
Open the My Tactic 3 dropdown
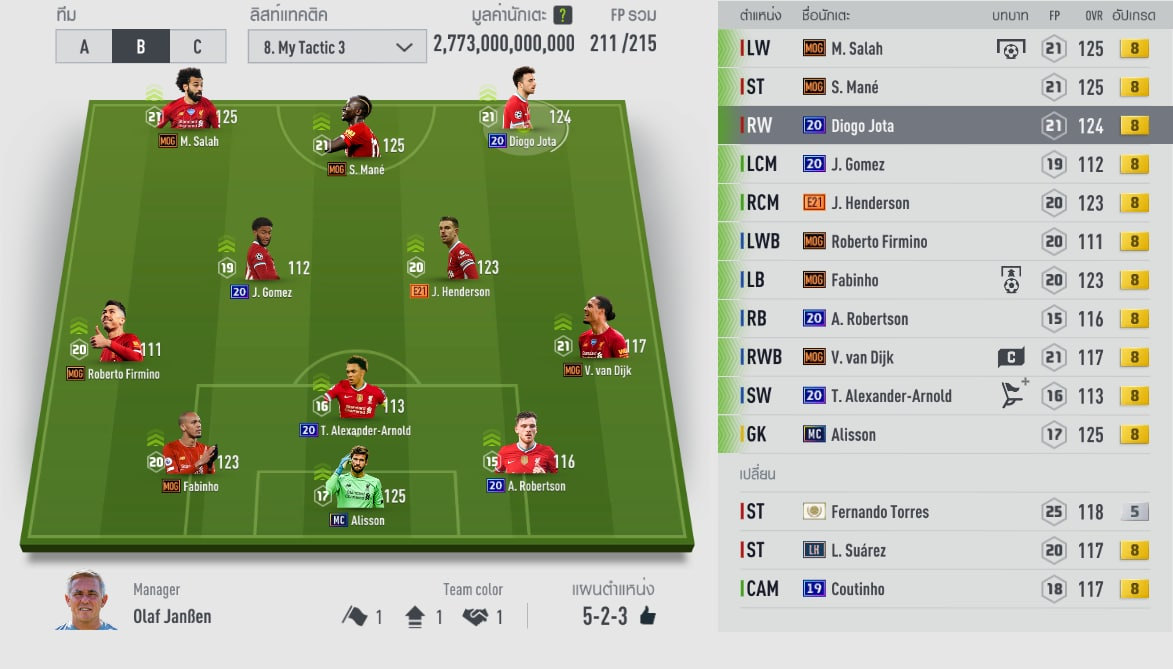coord(337,47)
